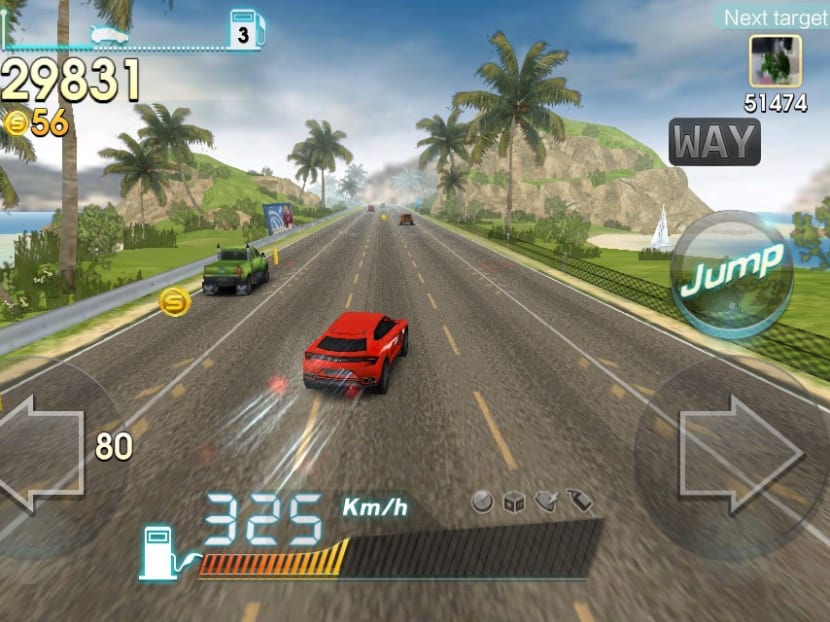Select the Next target player avatar
The image size is (830, 622).
[775, 62]
